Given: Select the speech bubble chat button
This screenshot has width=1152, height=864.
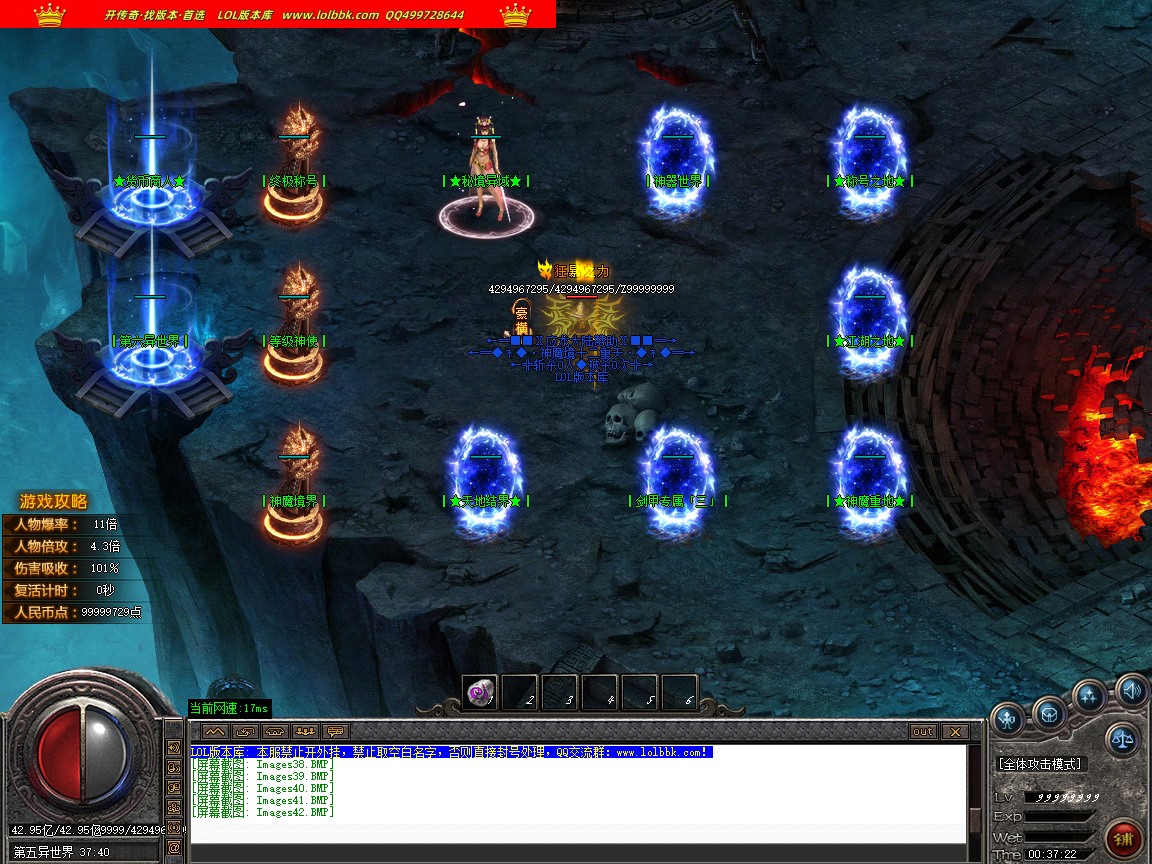Looking at the screenshot, I should tap(336, 732).
